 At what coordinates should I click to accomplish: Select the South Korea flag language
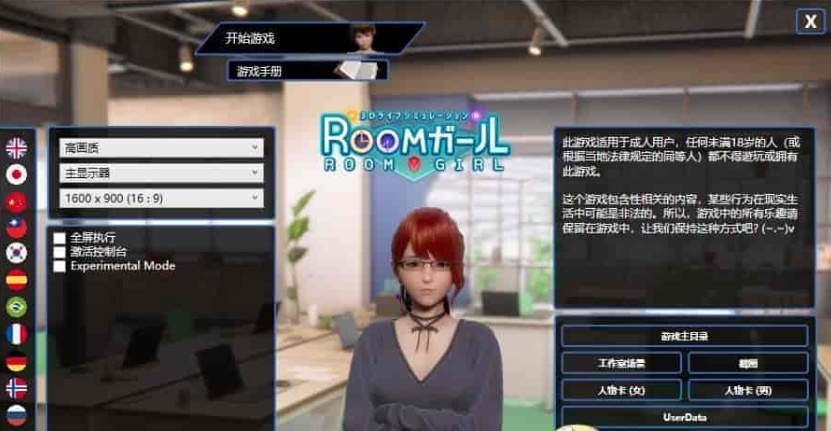pyautogui.click(x=16, y=254)
